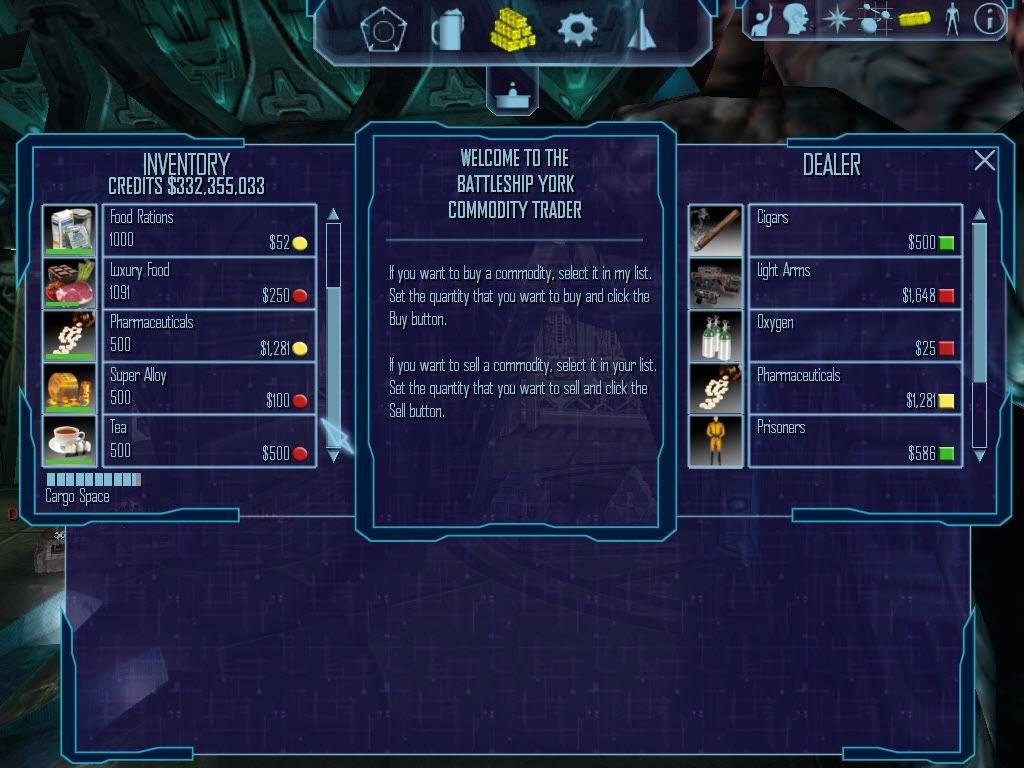Choose Super Alloy from the inventory list
The height and width of the screenshot is (768, 1024).
point(208,388)
